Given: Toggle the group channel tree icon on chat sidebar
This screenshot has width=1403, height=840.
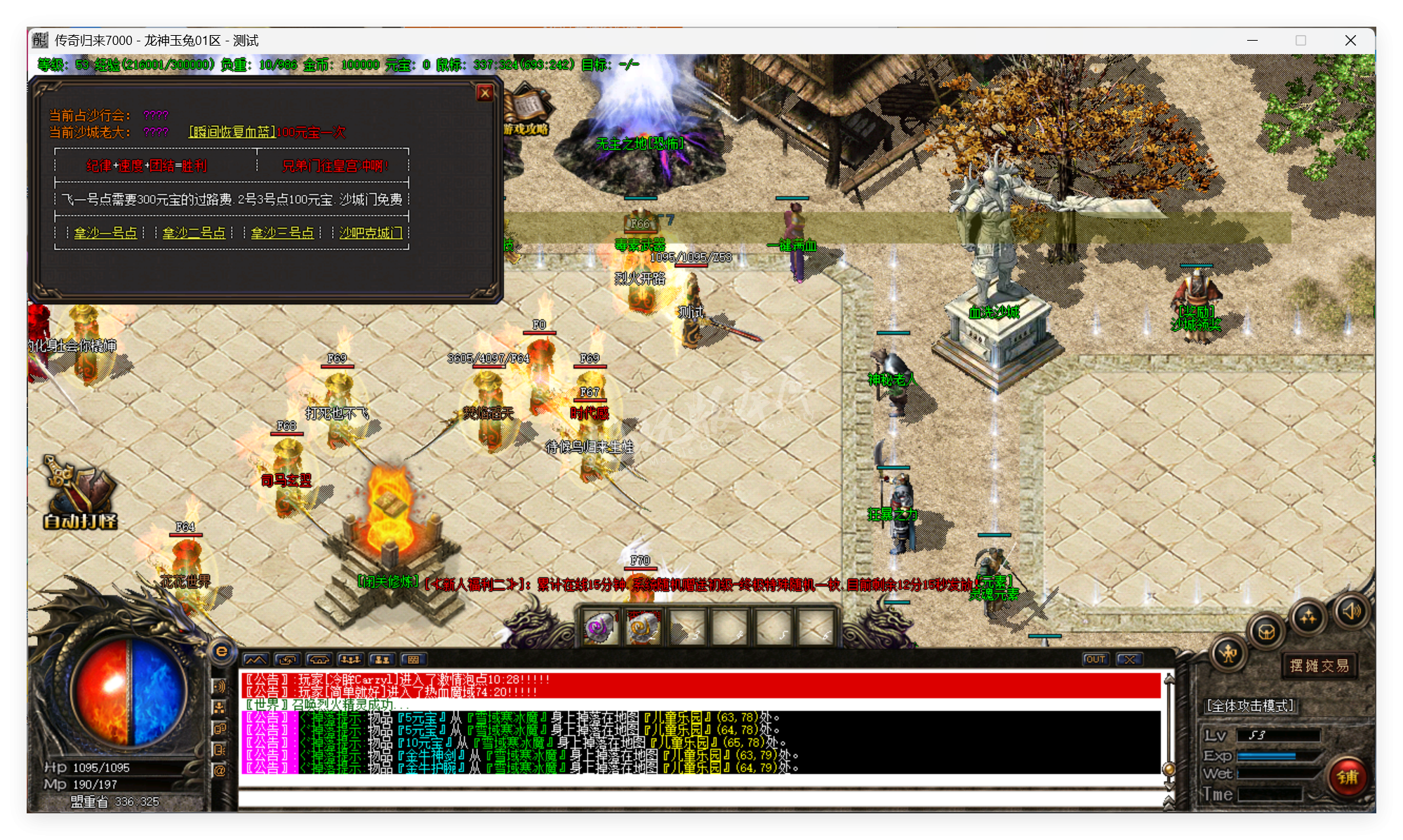Looking at the screenshot, I should [220, 707].
